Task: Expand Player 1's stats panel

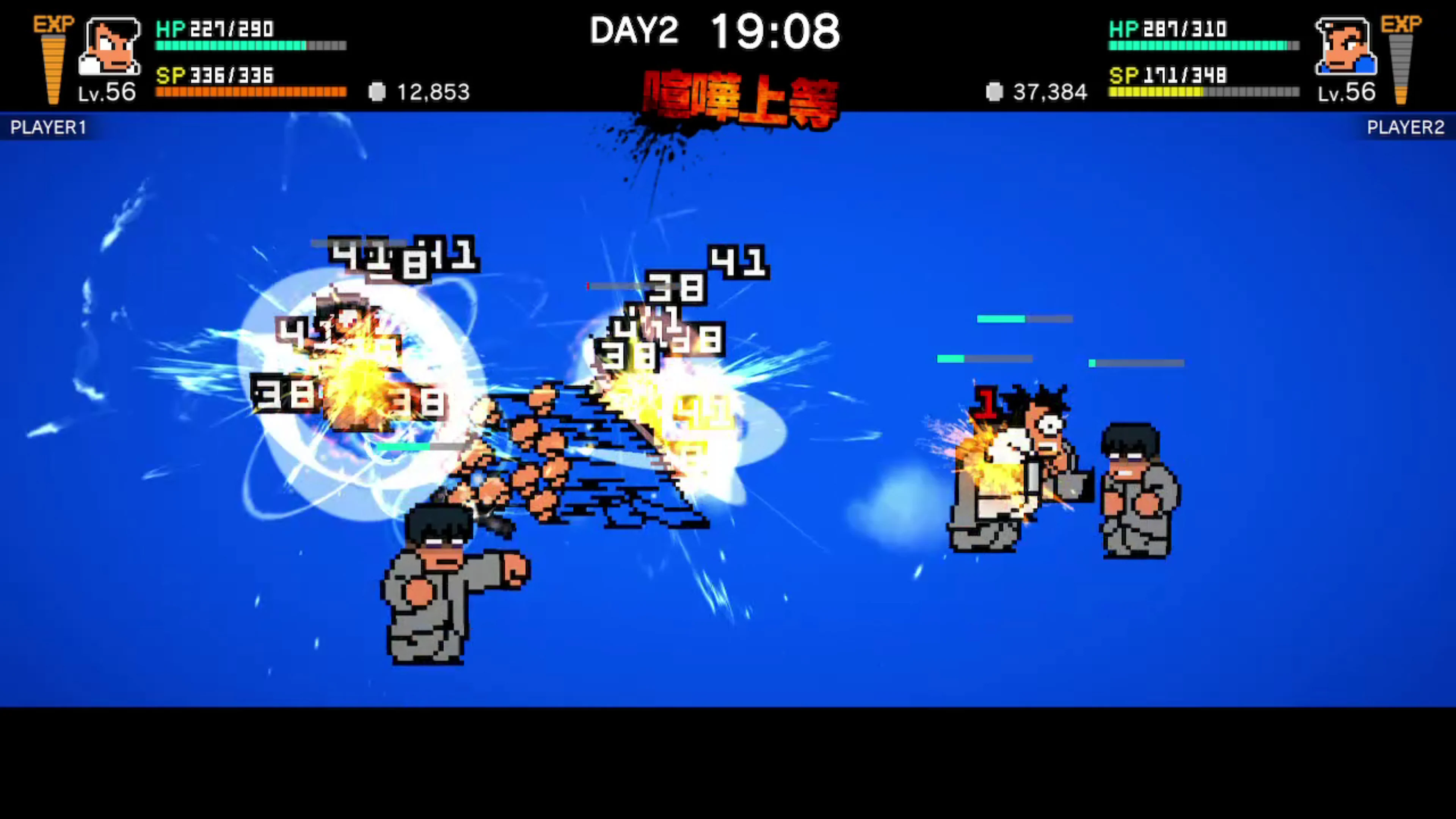Action: (x=249, y=60)
